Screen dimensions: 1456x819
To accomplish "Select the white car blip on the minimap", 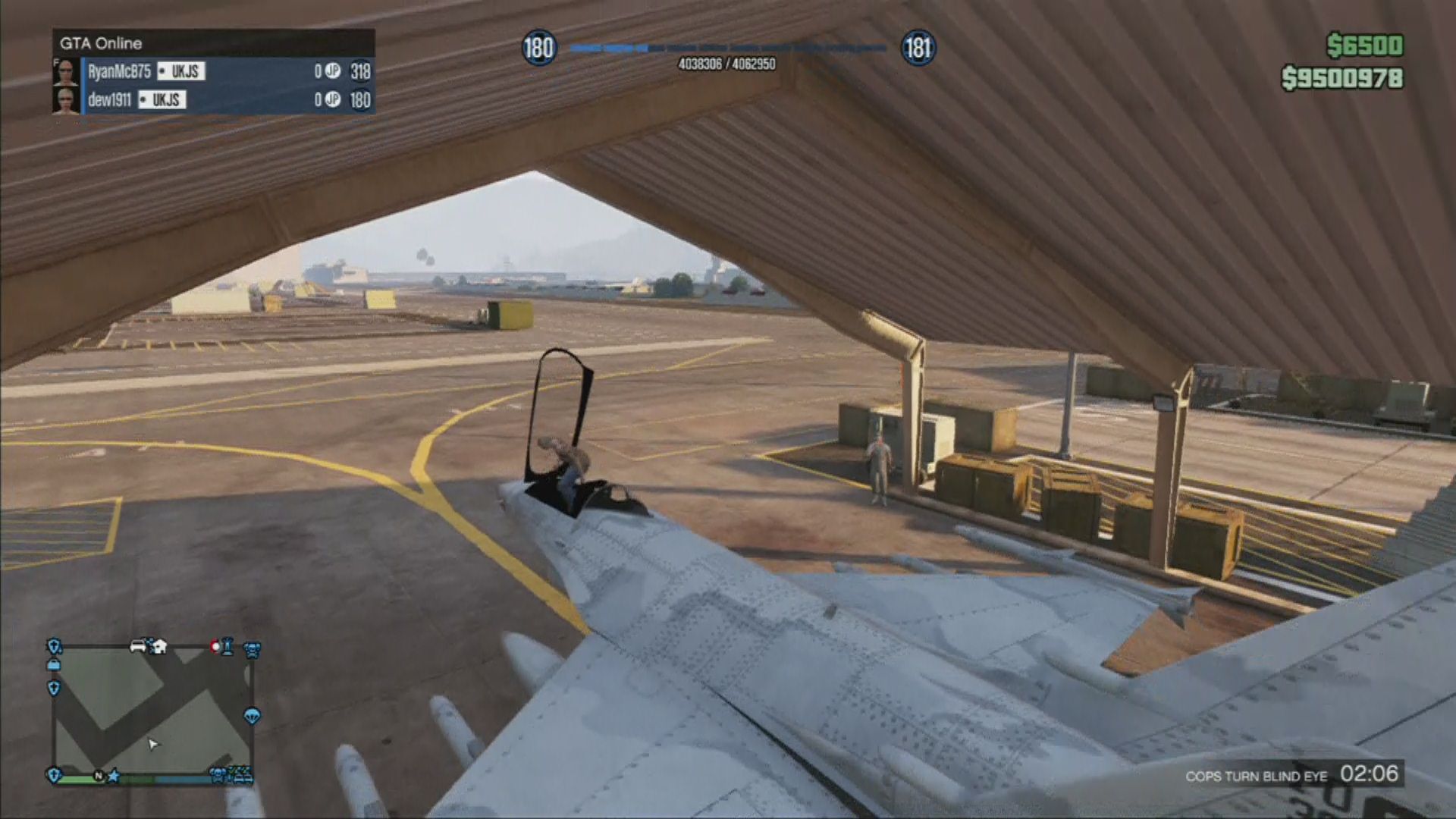I will [139, 647].
